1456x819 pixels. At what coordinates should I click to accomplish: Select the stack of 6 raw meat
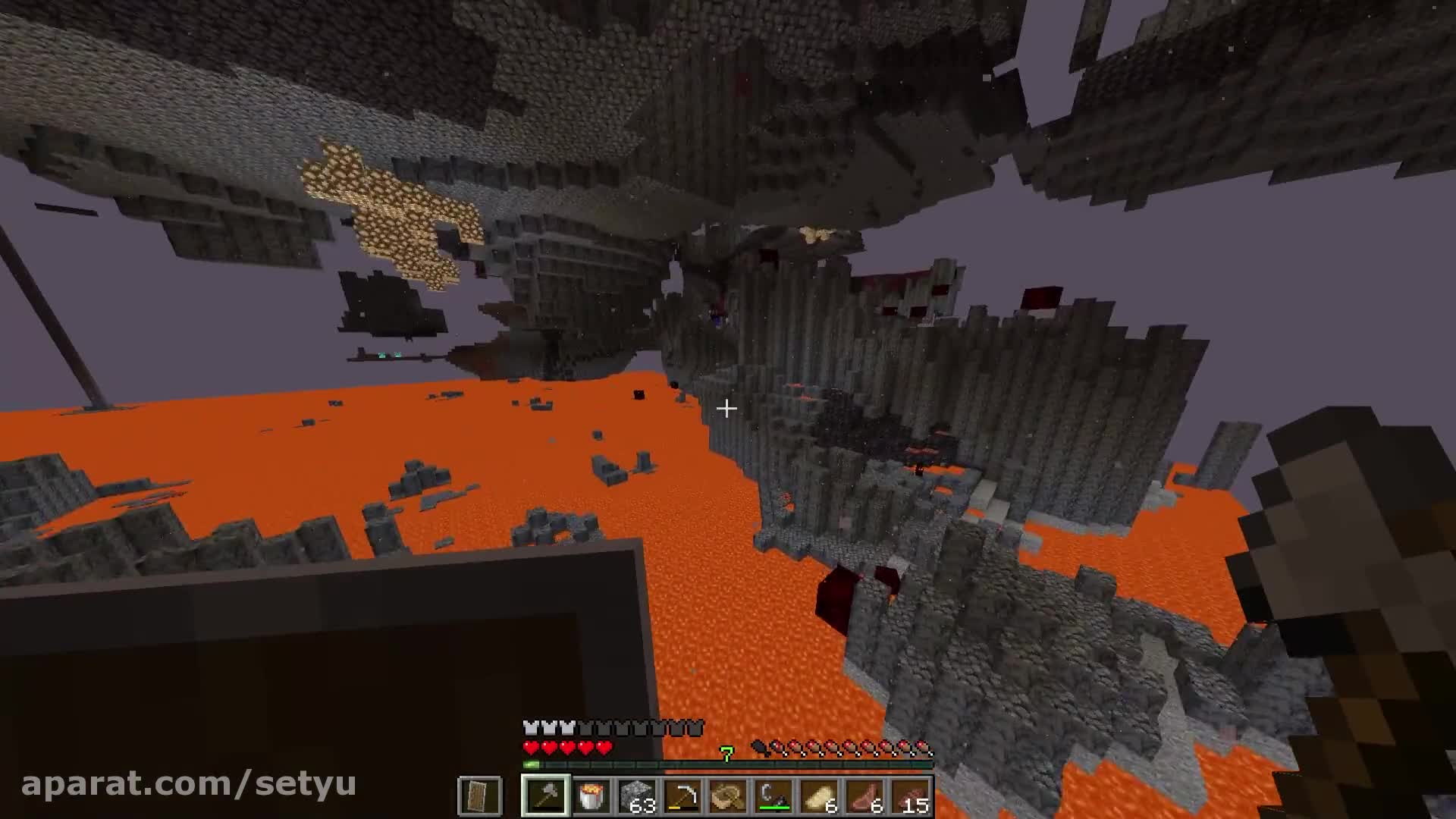point(865,795)
